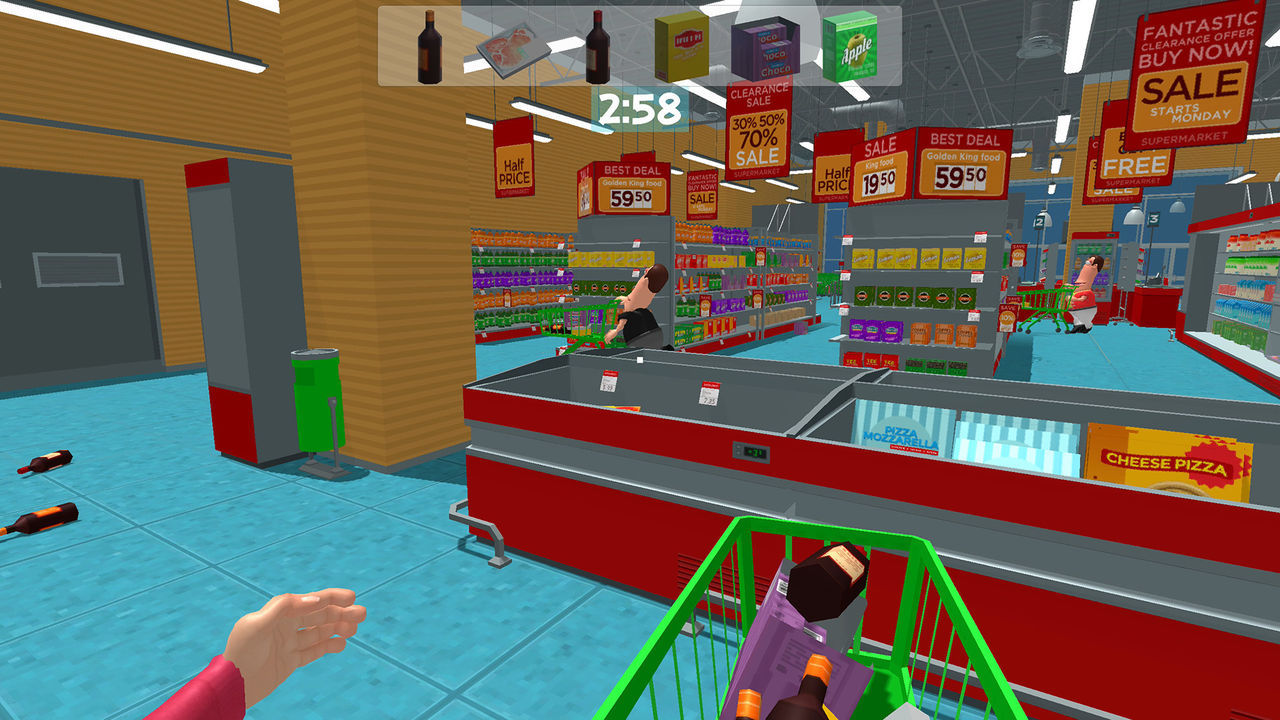The height and width of the screenshot is (720, 1280).
Task: Select the purple Choco box shopping list icon
Action: click(x=766, y=48)
